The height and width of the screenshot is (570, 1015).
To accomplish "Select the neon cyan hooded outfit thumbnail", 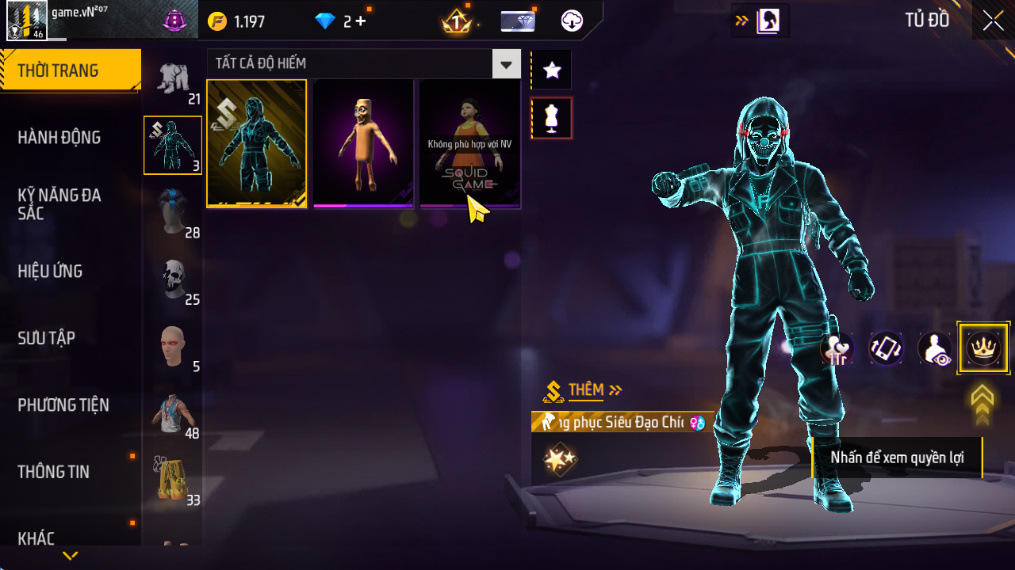I will coord(257,143).
